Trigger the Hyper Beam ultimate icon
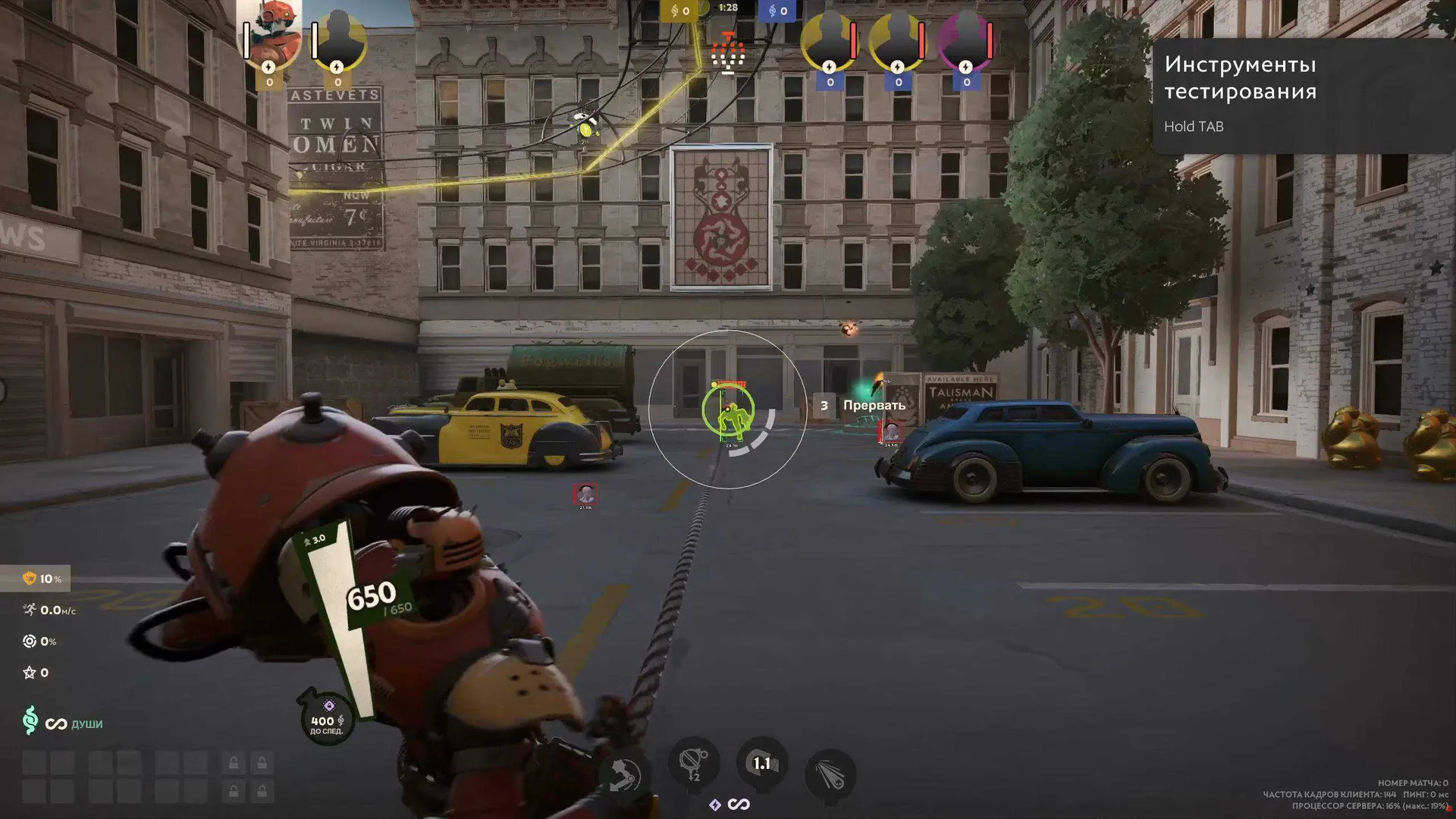The image size is (1456, 819). tap(830, 775)
